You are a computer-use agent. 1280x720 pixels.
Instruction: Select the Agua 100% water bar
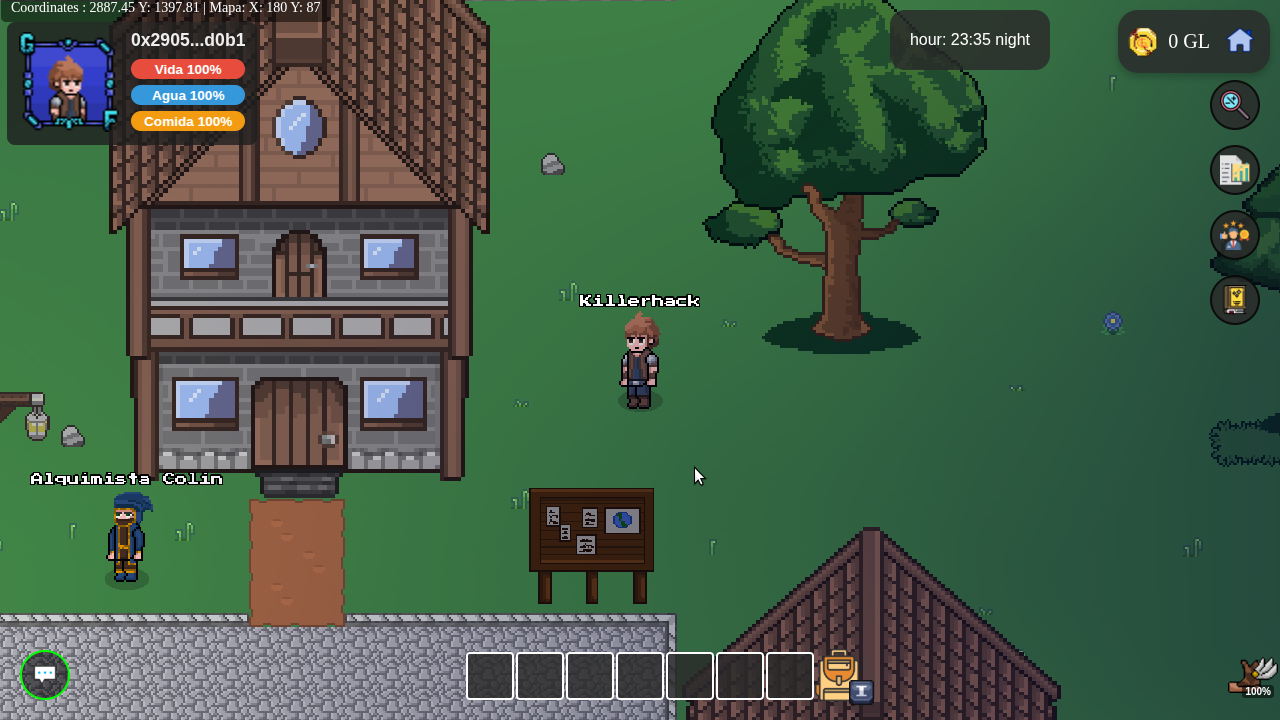click(188, 95)
